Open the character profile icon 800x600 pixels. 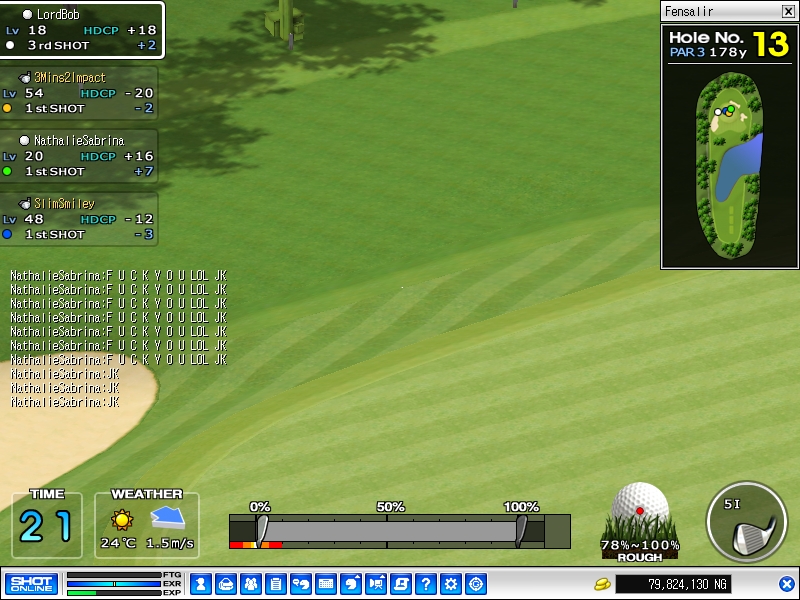pos(200,584)
